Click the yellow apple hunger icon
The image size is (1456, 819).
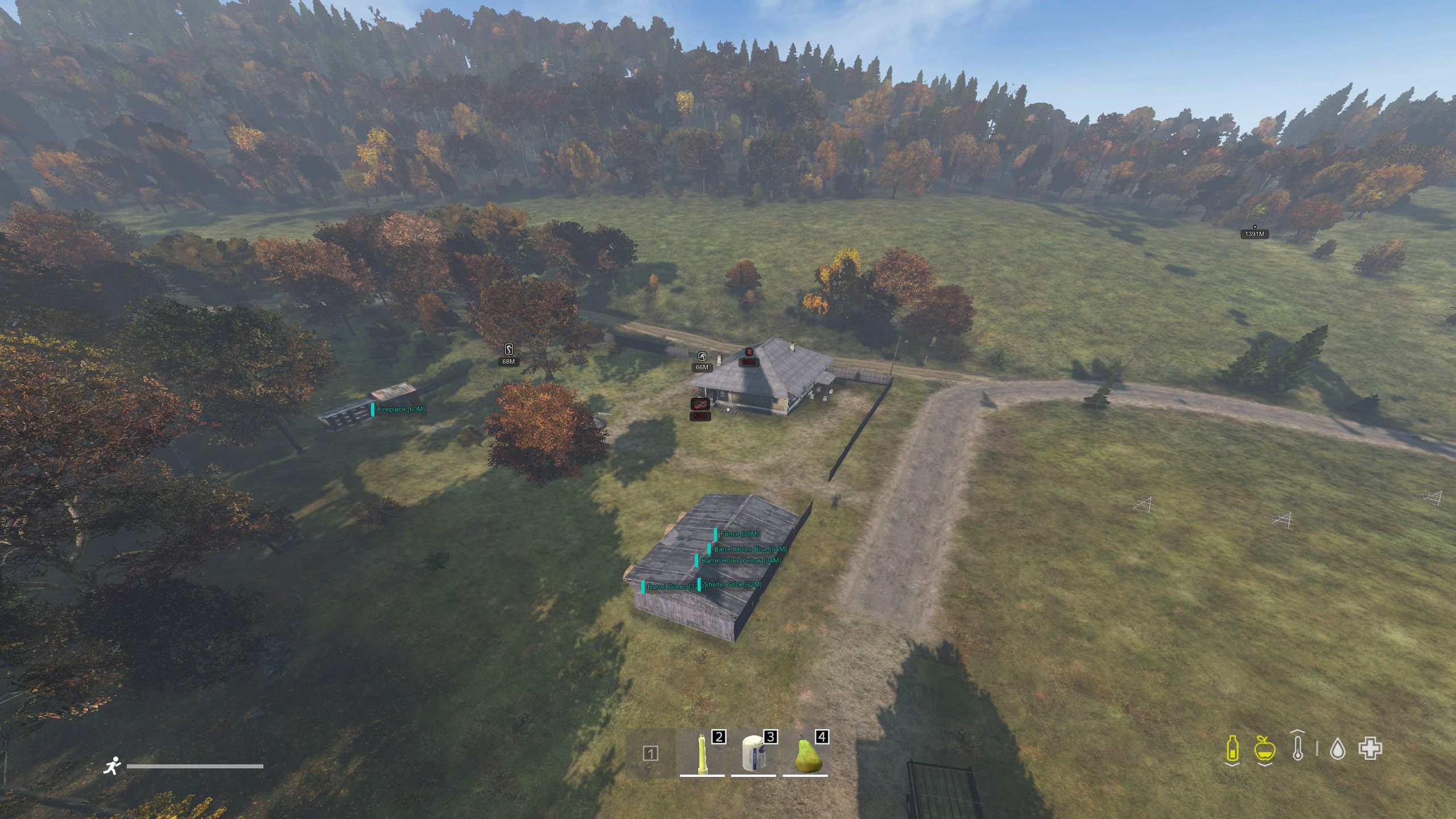[1264, 748]
